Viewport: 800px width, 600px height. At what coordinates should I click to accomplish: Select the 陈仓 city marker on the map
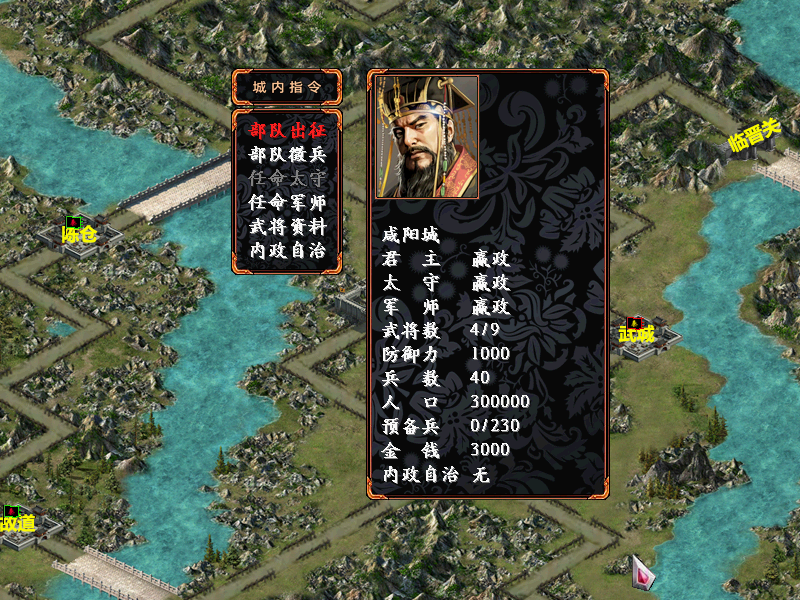click(x=78, y=234)
